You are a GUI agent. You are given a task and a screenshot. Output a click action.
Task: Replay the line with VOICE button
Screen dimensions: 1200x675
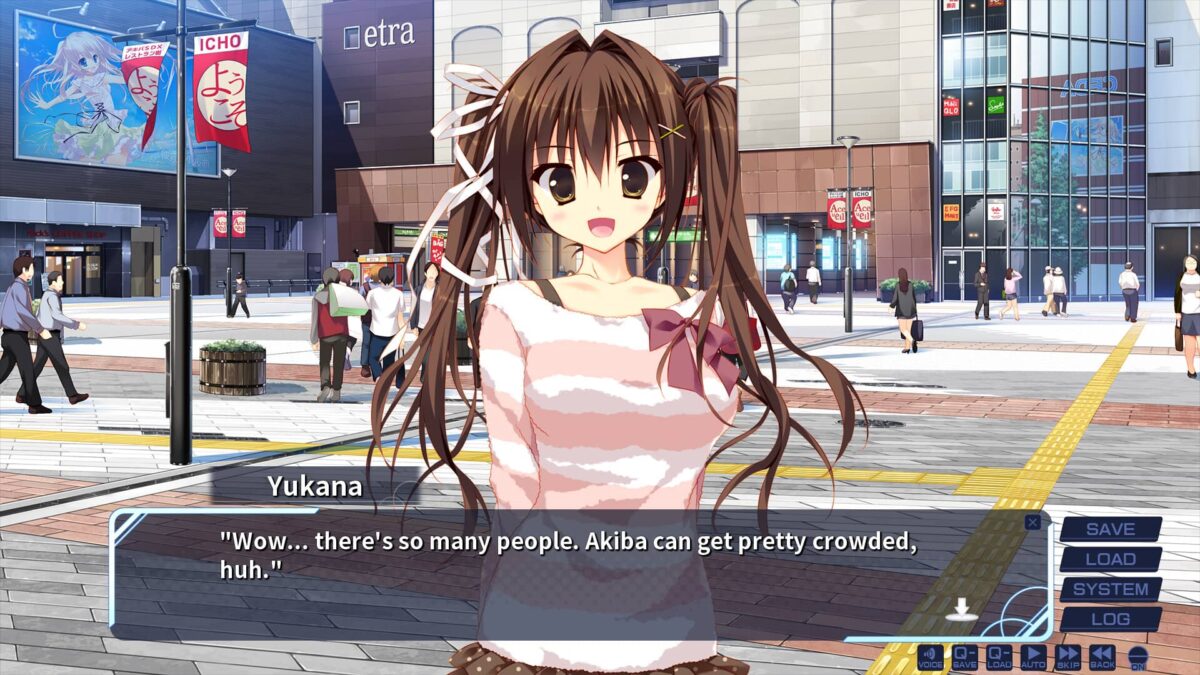pos(931,657)
